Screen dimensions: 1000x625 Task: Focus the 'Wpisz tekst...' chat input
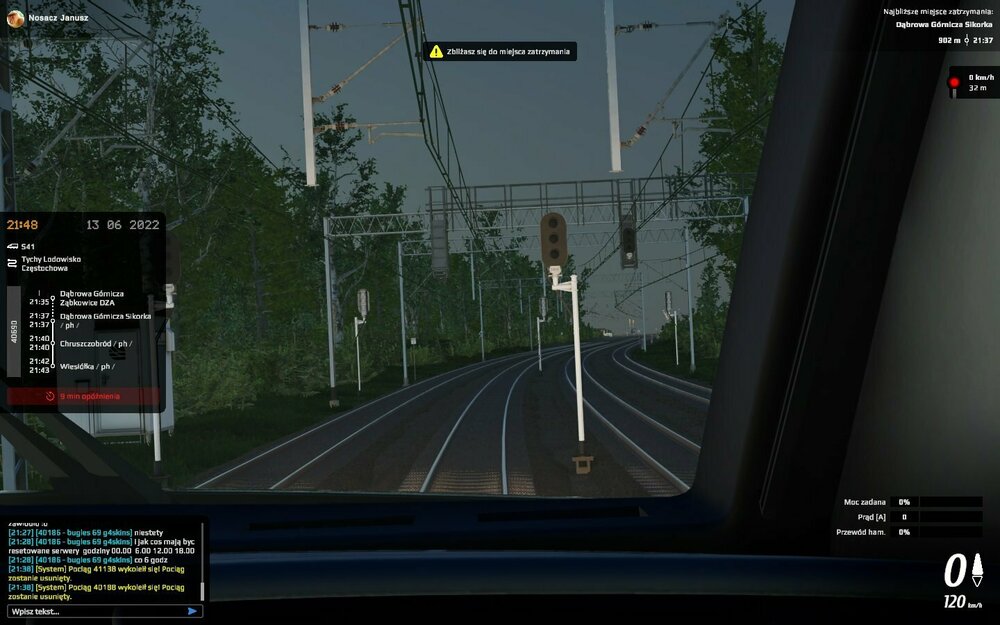coord(95,611)
